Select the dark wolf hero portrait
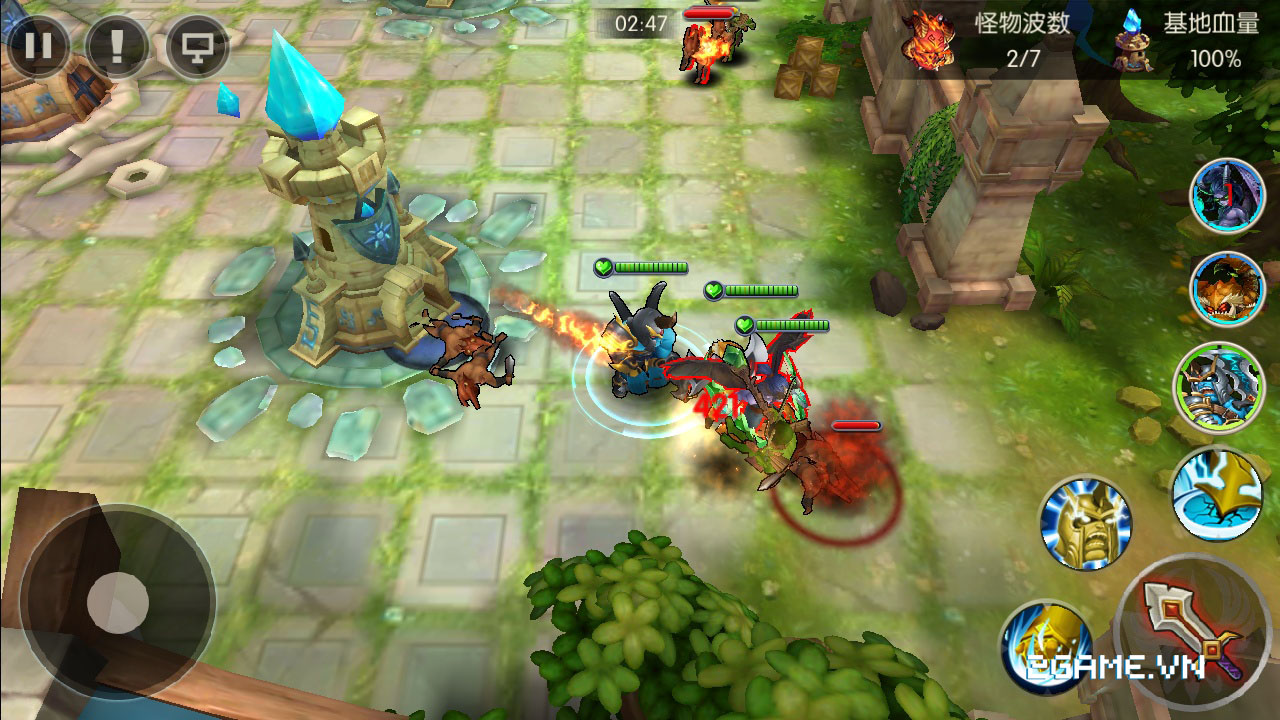 tap(1226, 197)
